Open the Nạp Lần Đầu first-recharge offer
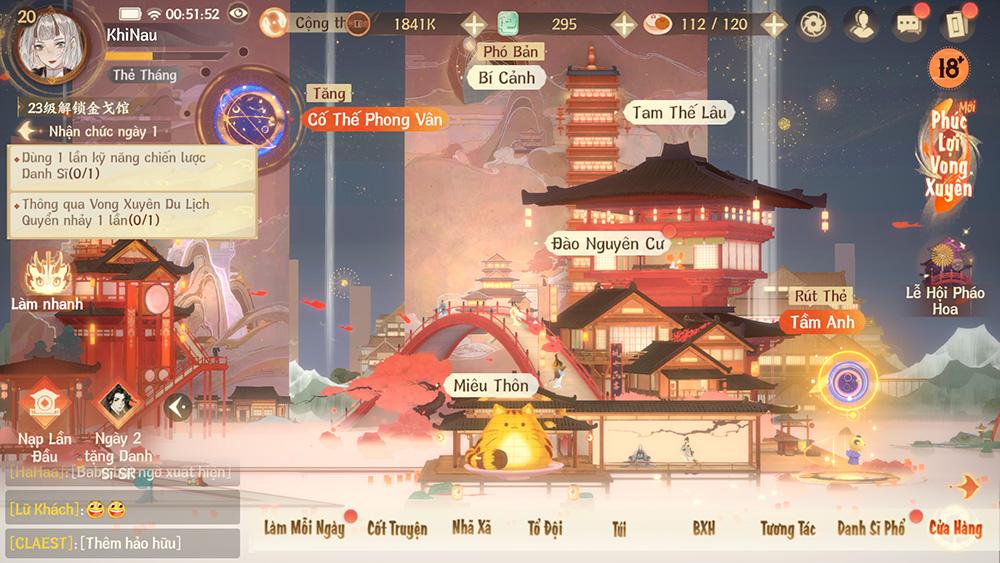 tap(44, 418)
